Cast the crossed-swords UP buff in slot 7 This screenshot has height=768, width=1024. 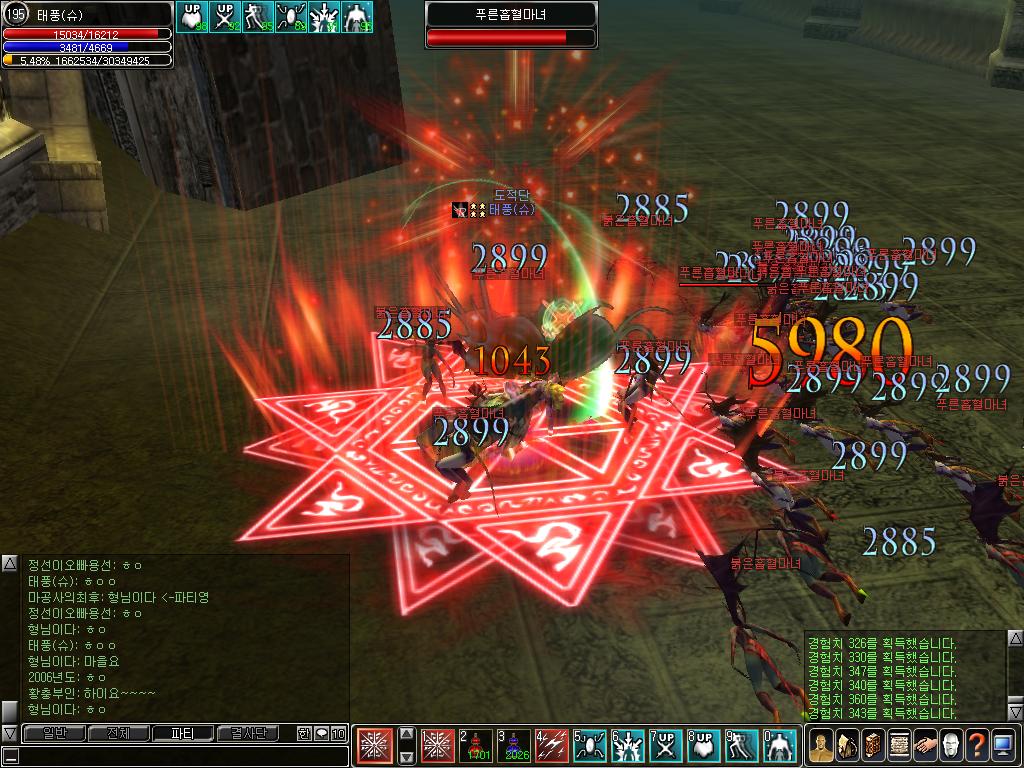pos(666,746)
